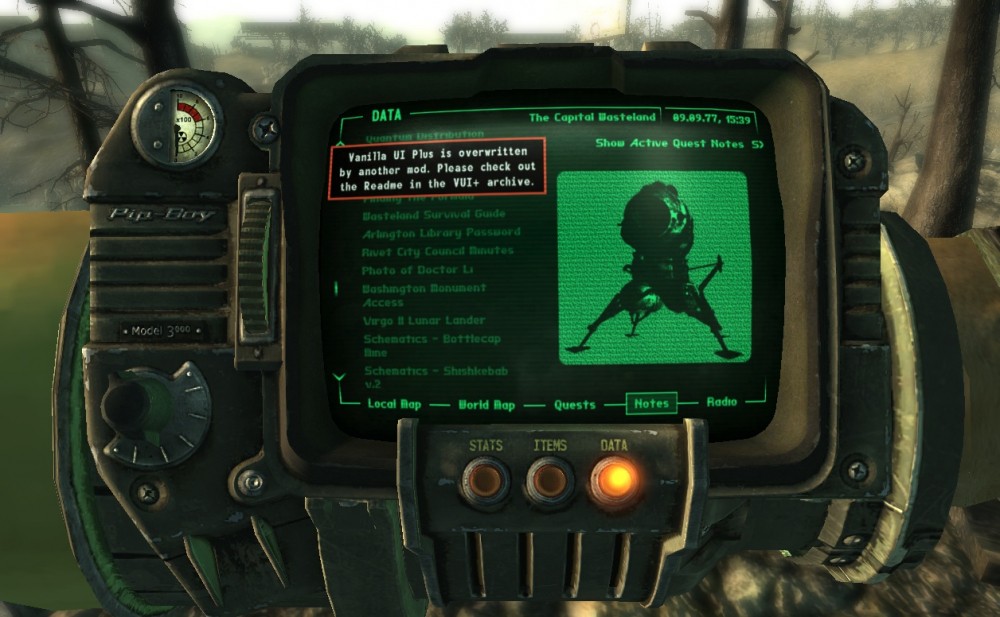Screen dimensions: 1000x617
Task: Click the notes list scroll-down arrow
Action: tap(340, 377)
